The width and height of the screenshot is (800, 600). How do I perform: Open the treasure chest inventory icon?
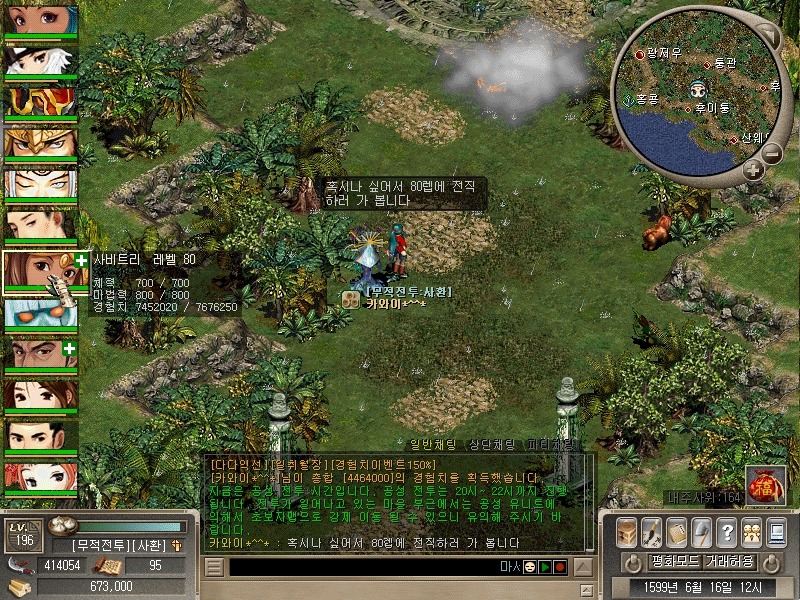[626, 531]
